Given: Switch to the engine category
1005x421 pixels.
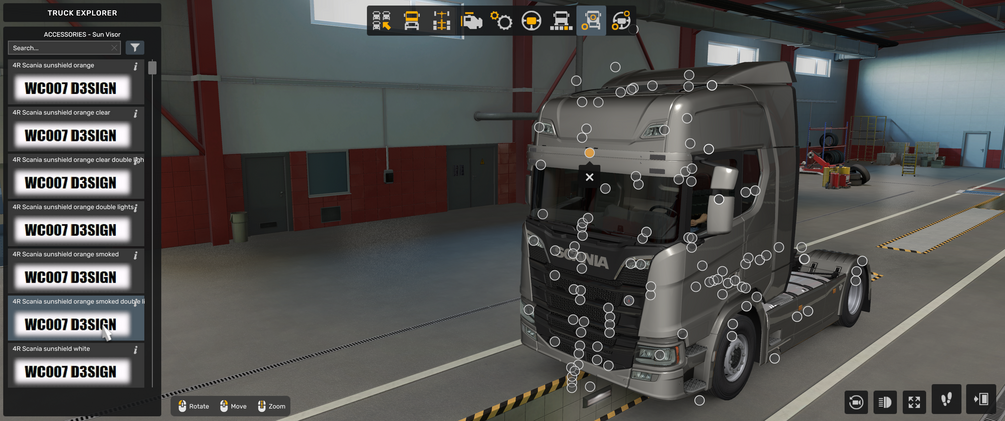Looking at the screenshot, I should 471,21.
